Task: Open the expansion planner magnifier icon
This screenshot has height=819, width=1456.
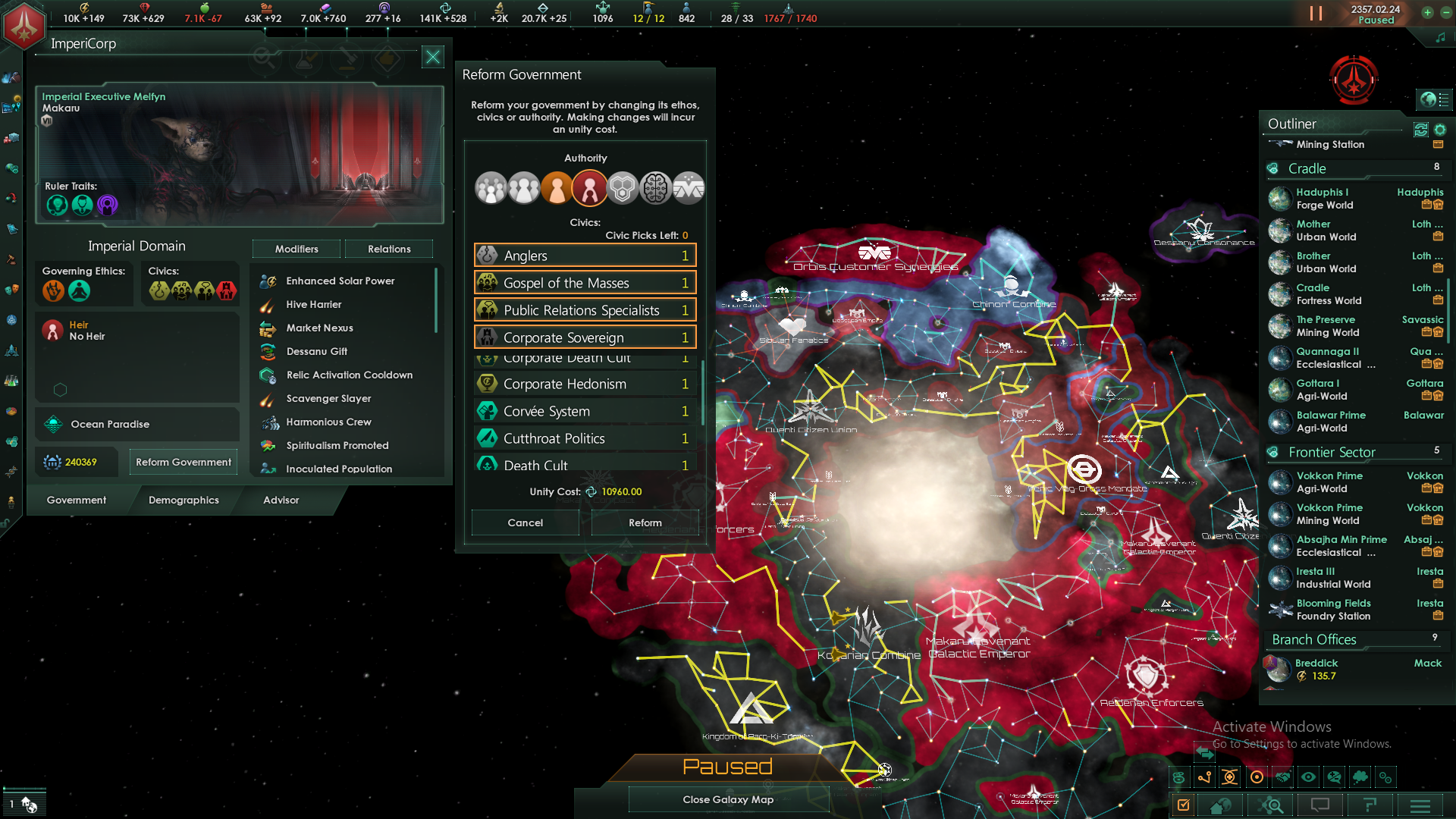Action: point(1272,806)
